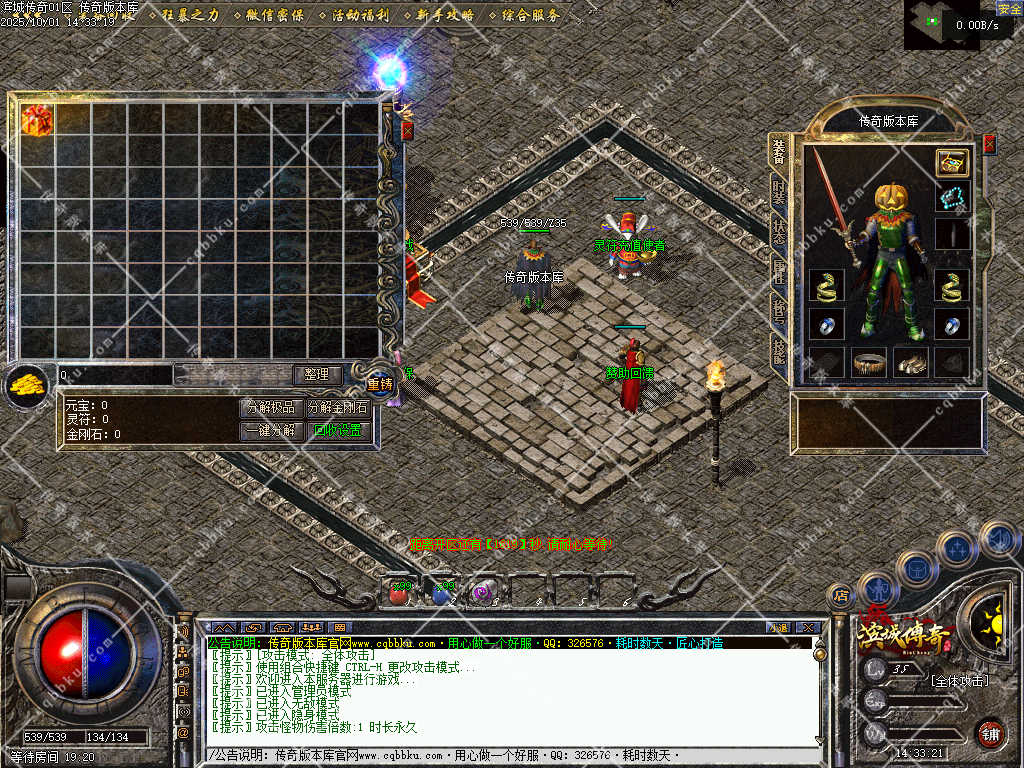Select the red gift box in the bag
The image size is (1024, 768).
[x=37, y=119]
